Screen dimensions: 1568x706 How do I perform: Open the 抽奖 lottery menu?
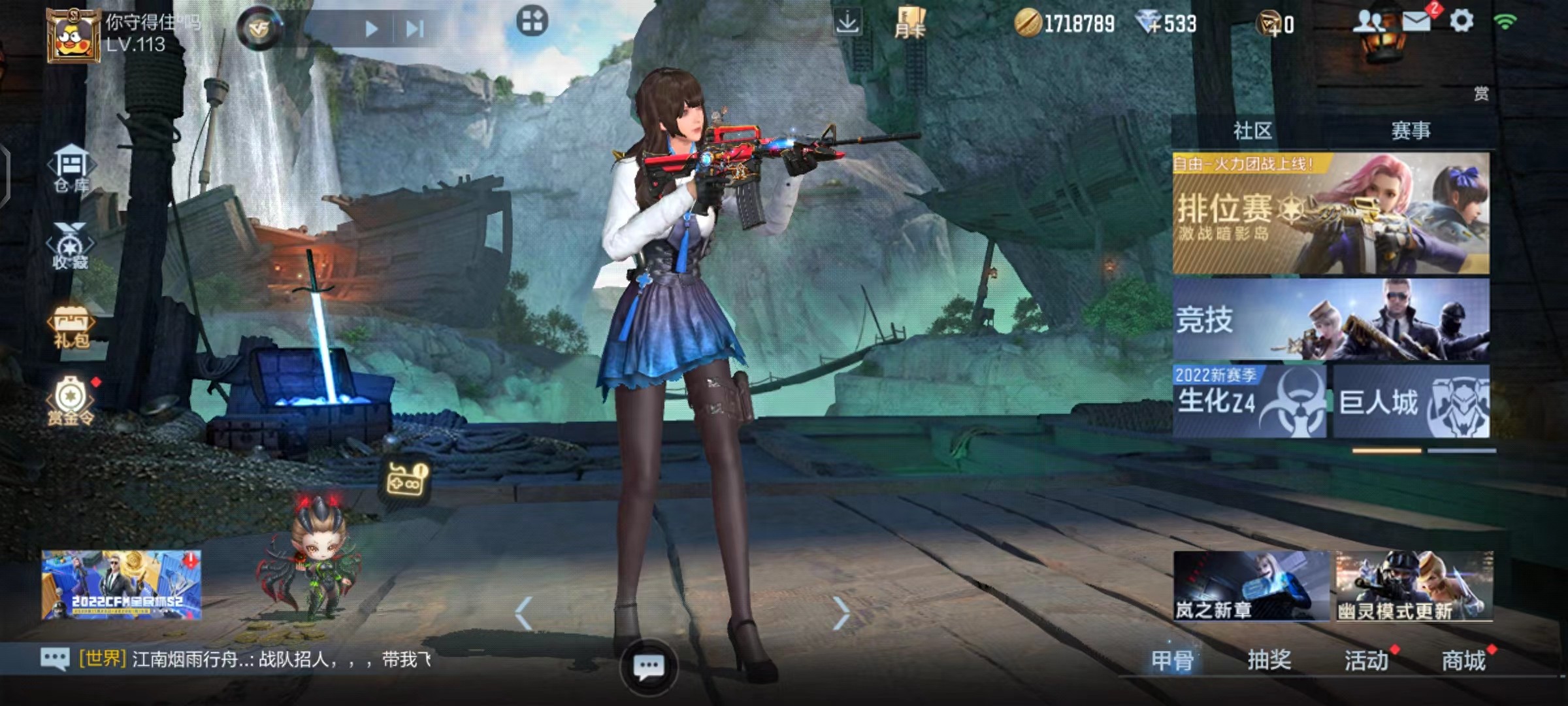pos(1269,660)
